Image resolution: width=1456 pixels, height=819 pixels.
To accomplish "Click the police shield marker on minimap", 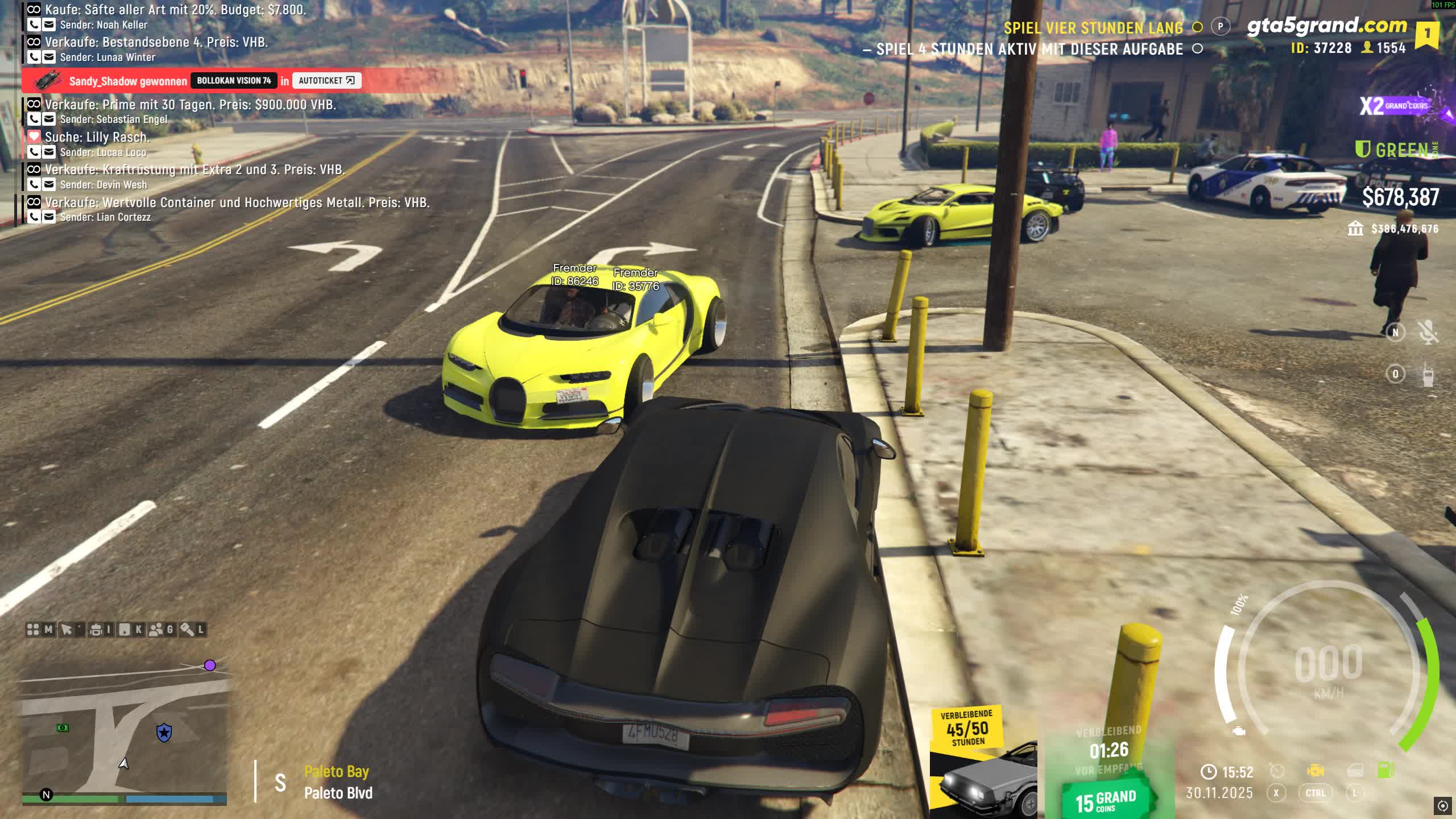I will pyautogui.click(x=164, y=733).
